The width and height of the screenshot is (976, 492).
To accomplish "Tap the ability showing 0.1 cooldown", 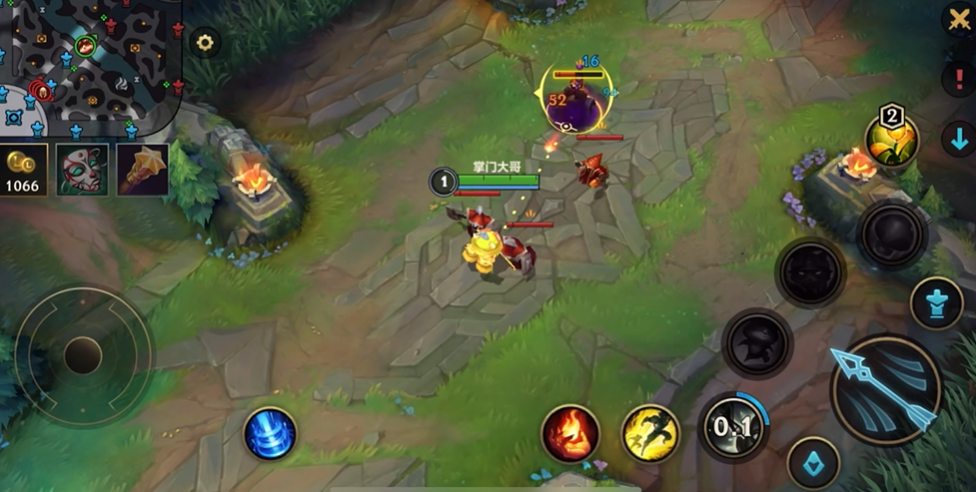I will click(x=733, y=427).
